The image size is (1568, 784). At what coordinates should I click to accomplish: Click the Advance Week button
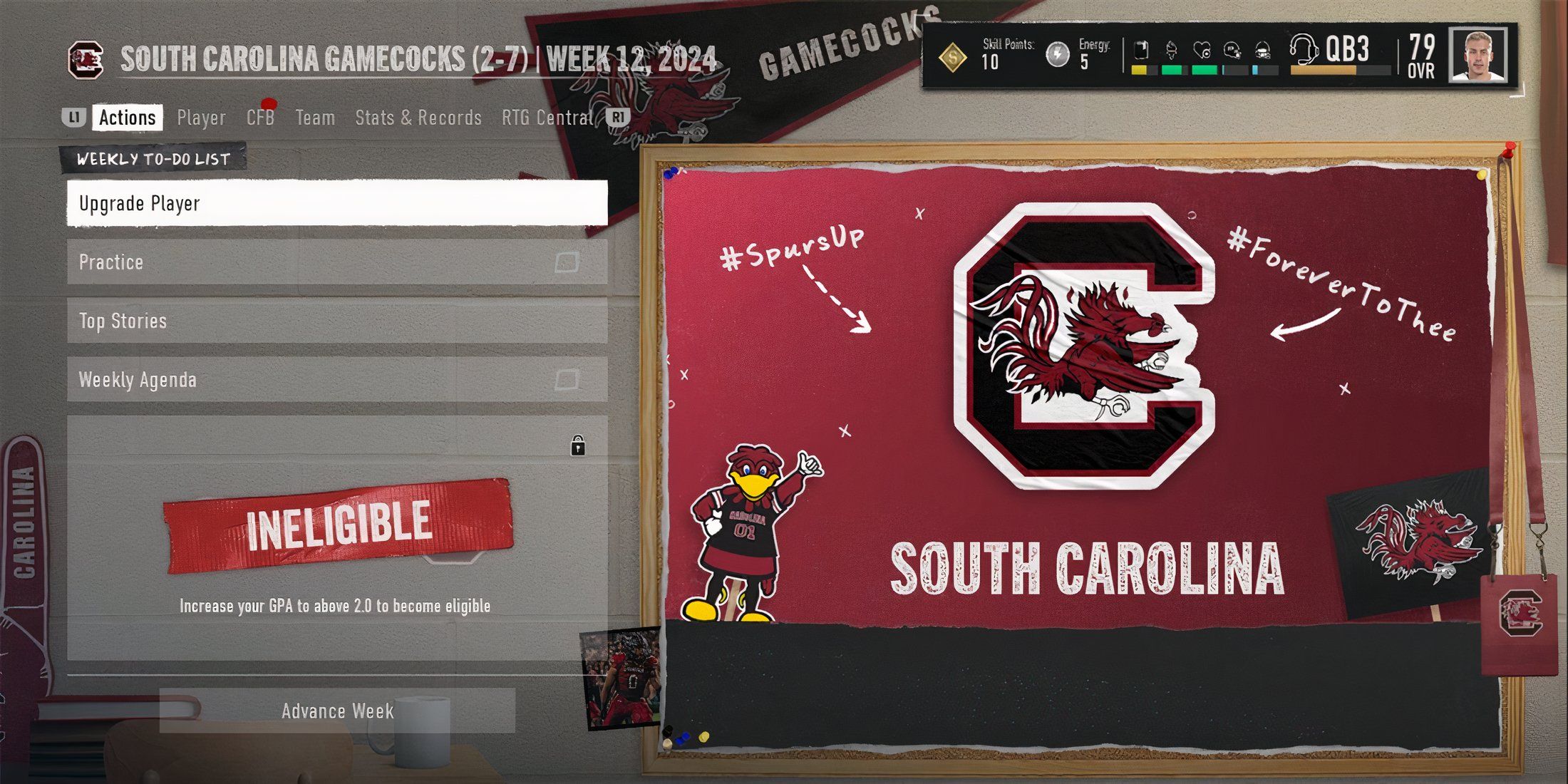coord(337,711)
